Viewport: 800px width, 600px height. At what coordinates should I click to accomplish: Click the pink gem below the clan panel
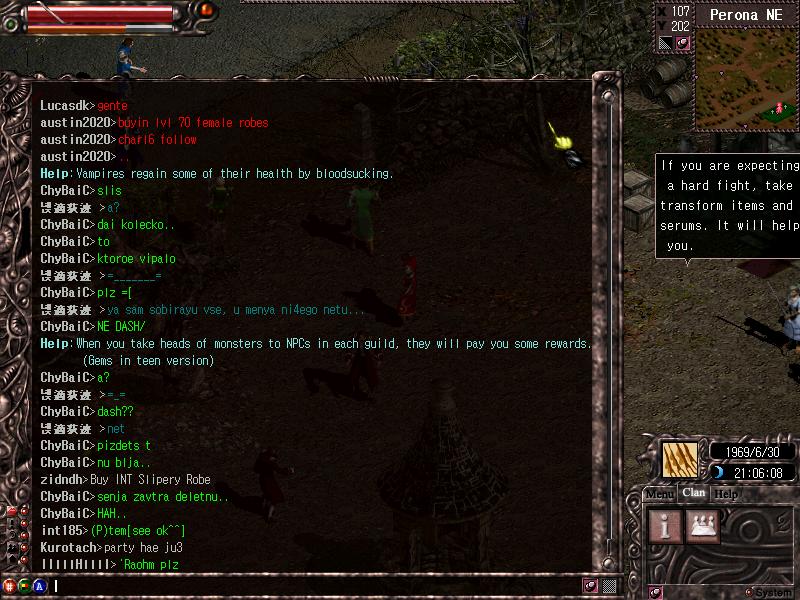656,592
